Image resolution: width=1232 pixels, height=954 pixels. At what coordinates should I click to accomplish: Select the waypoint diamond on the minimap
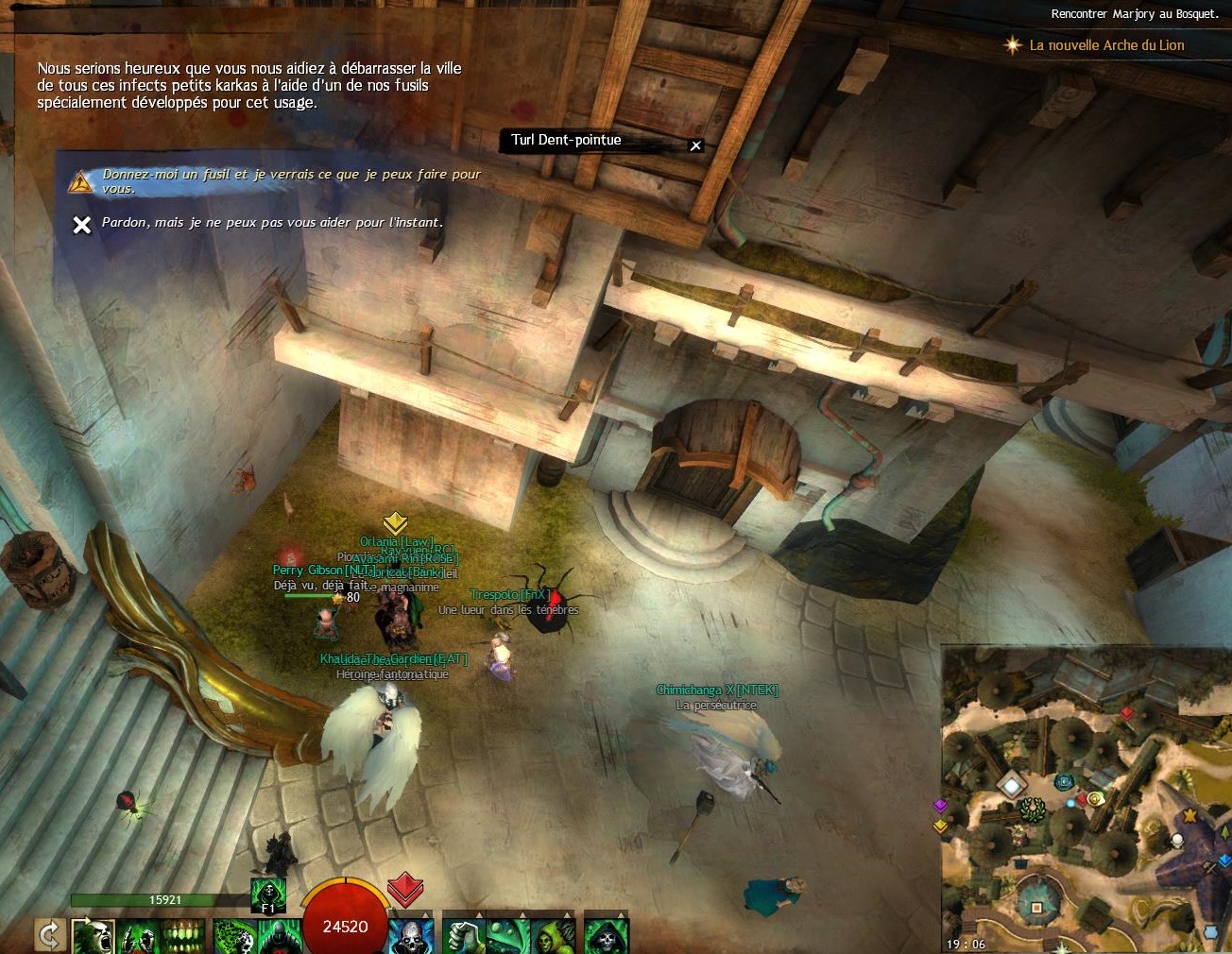1012,784
